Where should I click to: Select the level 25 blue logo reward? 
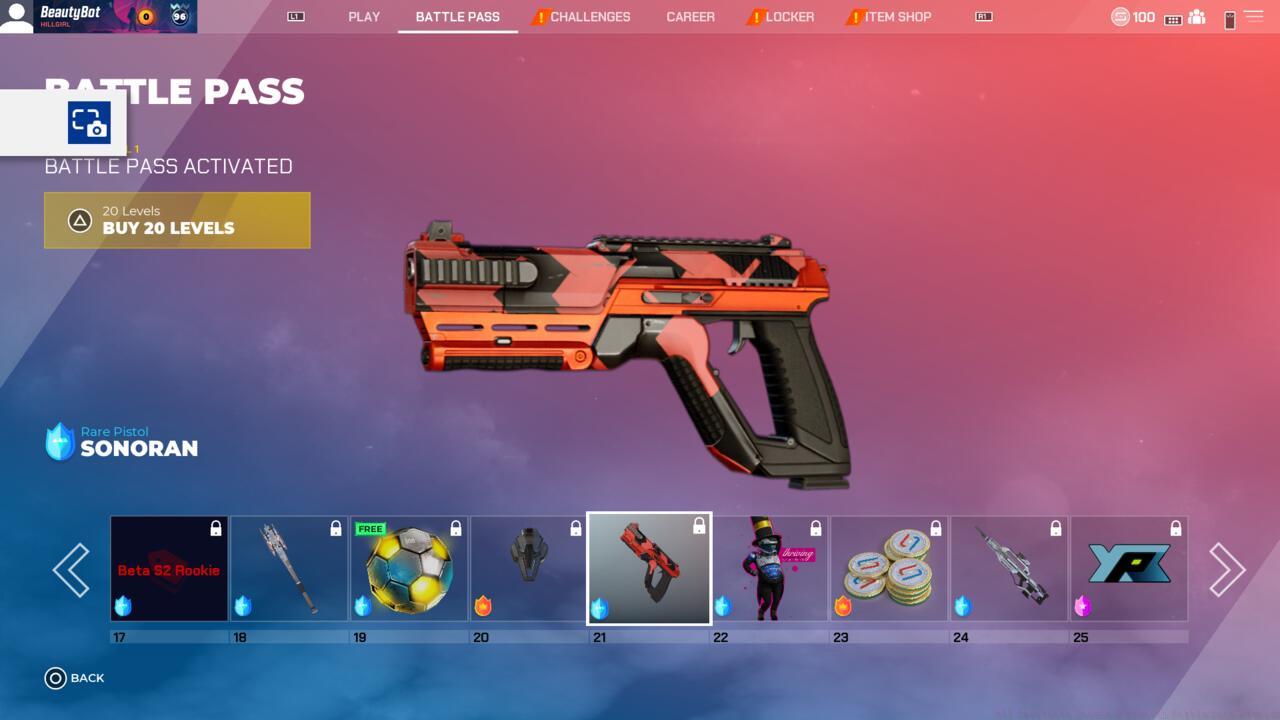[1129, 569]
